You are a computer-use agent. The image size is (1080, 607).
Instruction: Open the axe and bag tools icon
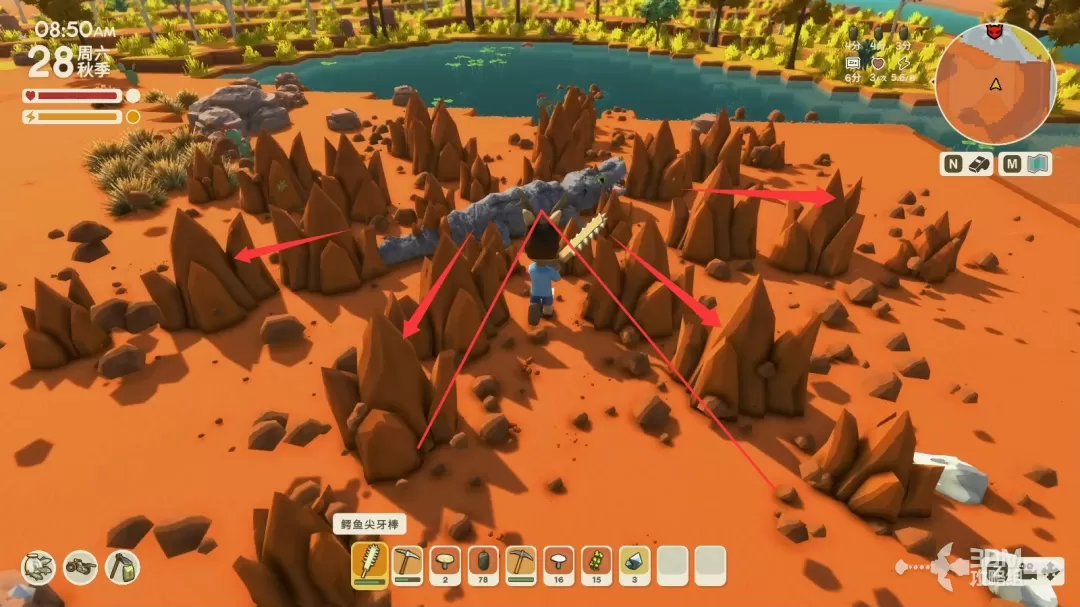122,567
